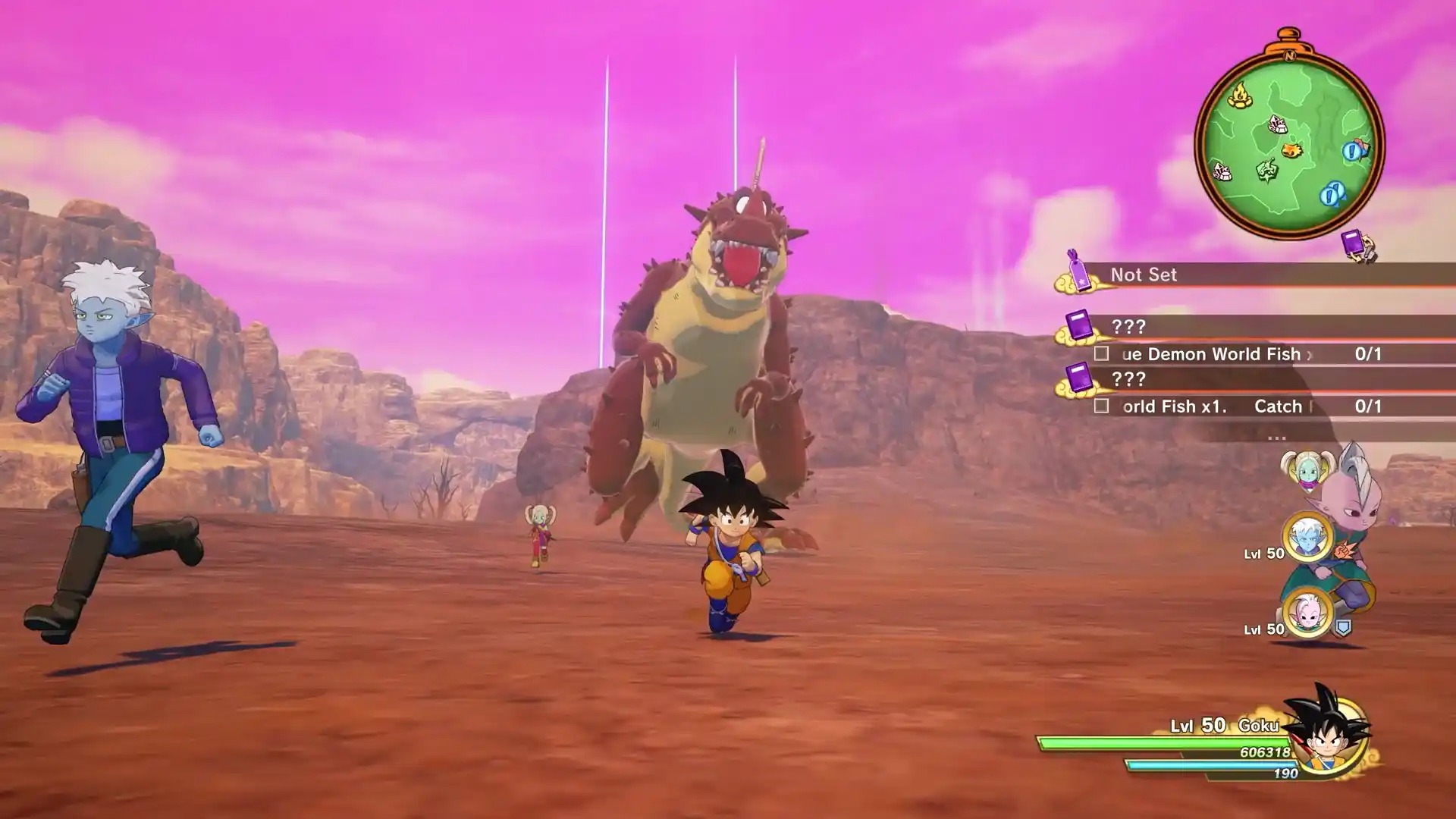This screenshot has width=1456, height=819.
Task: Expand the quest list ellipsis
Action: pyautogui.click(x=1276, y=436)
